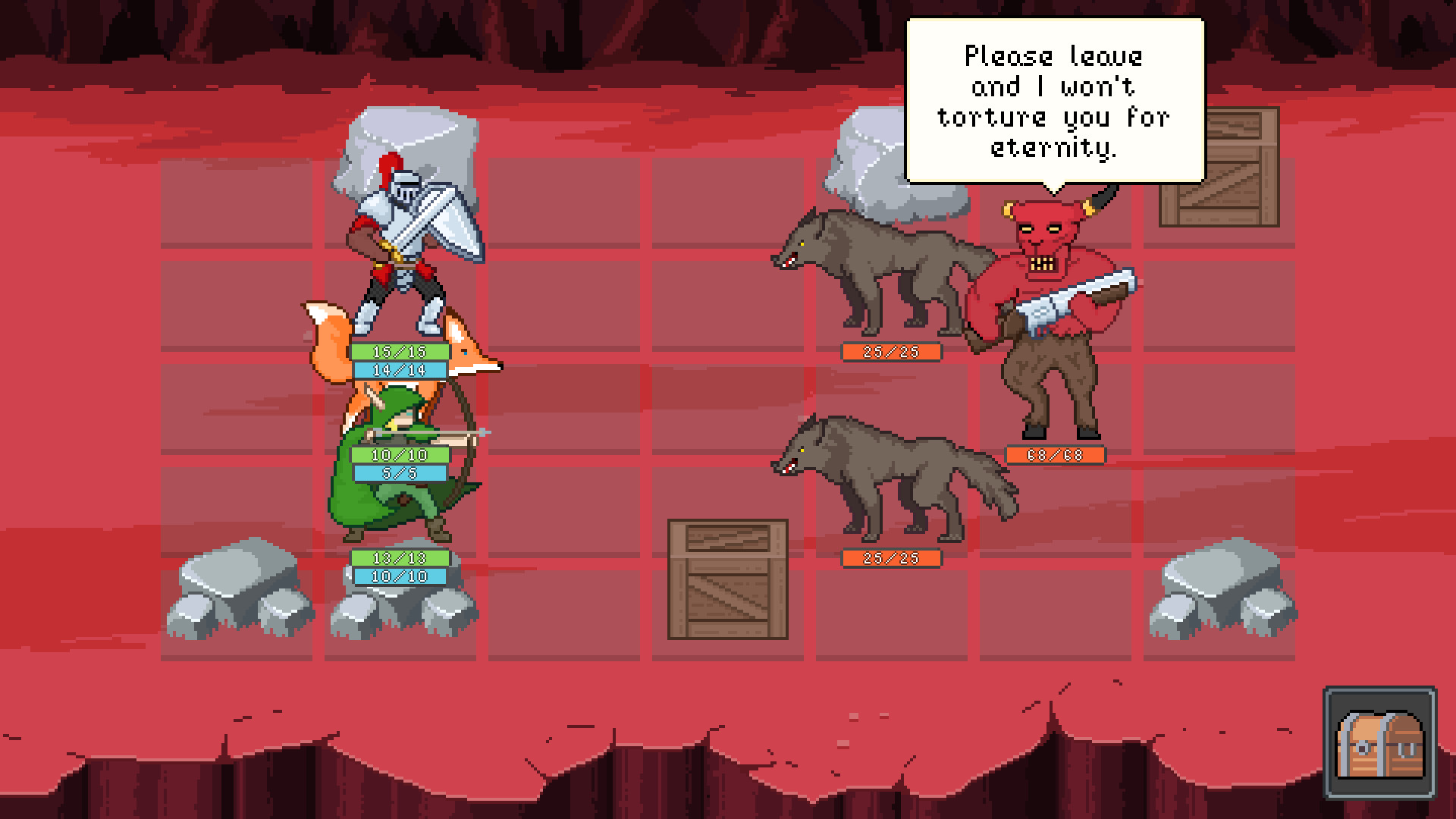Dismiss the demon's speech bubble
Image resolution: width=1456 pixels, height=819 pixels.
(1054, 99)
